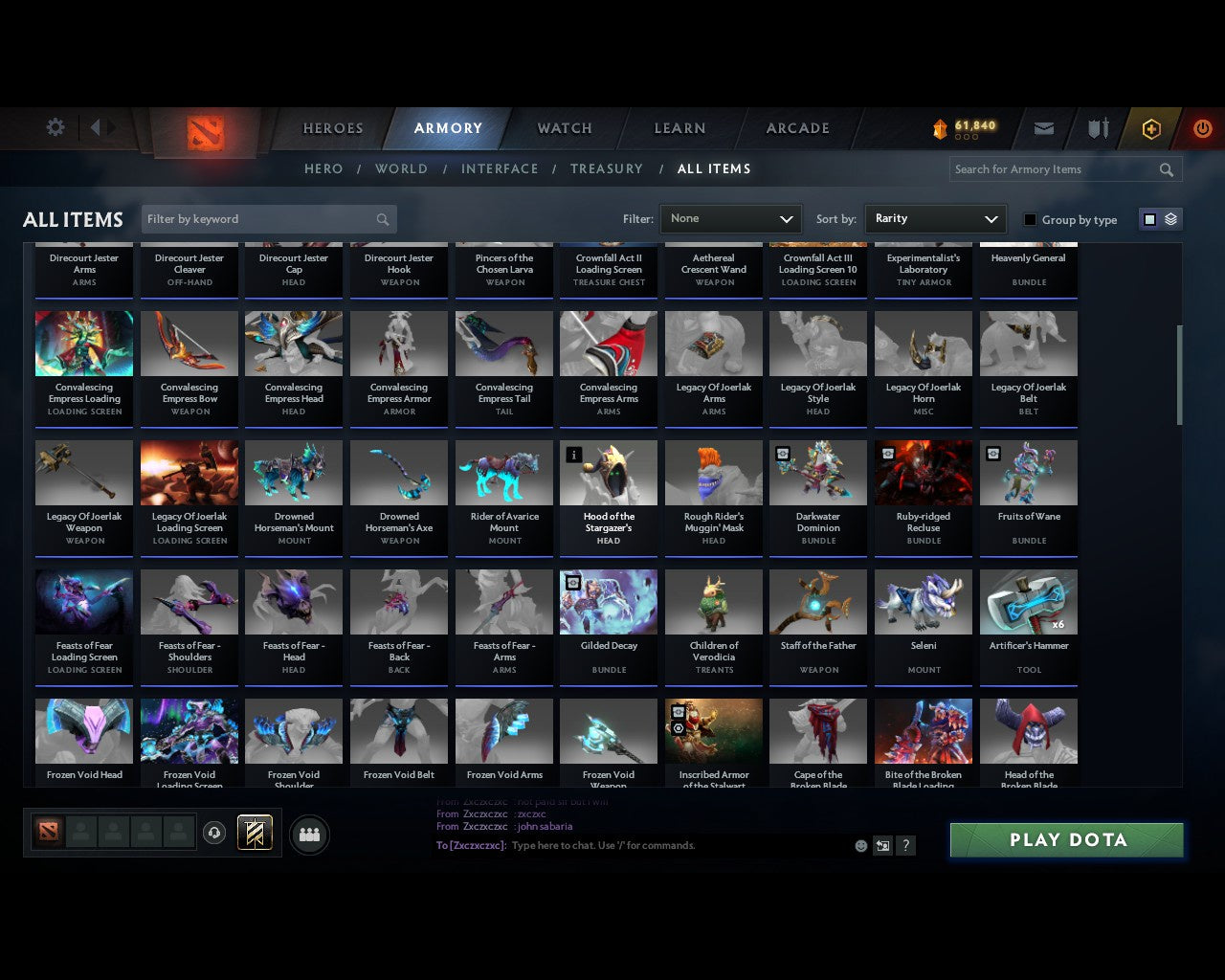Open the guild banner icon near party slots
This screenshot has height=980, width=1225.
(x=254, y=833)
